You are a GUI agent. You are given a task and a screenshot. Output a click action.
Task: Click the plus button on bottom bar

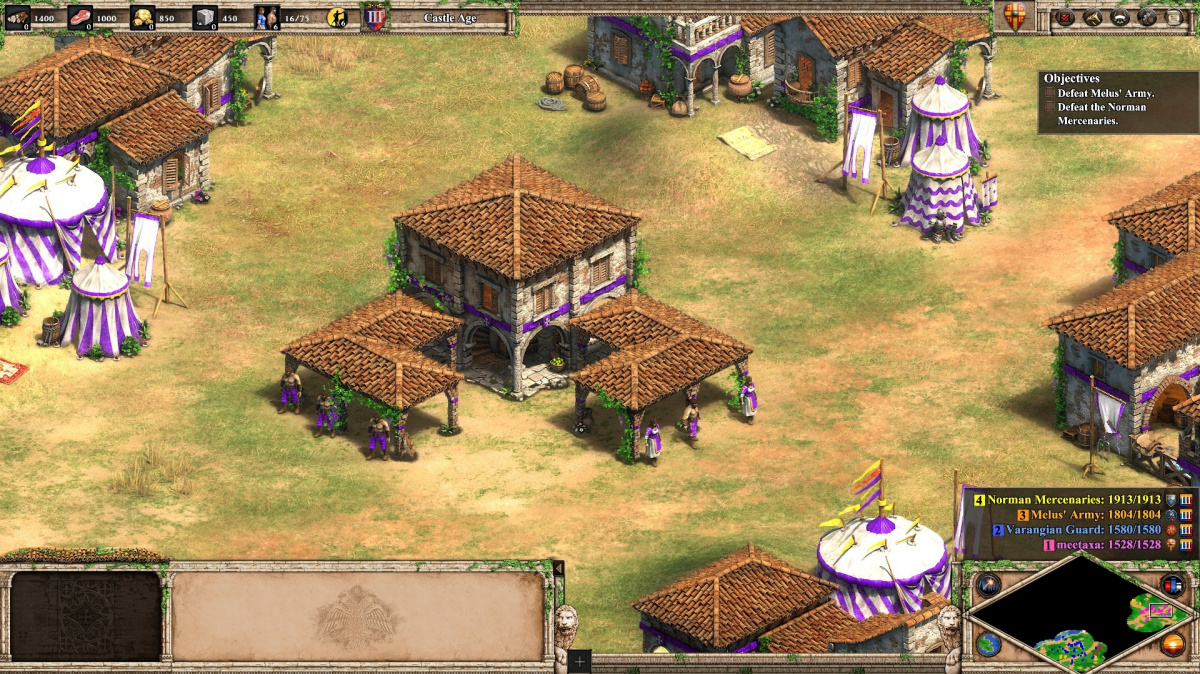tap(579, 661)
